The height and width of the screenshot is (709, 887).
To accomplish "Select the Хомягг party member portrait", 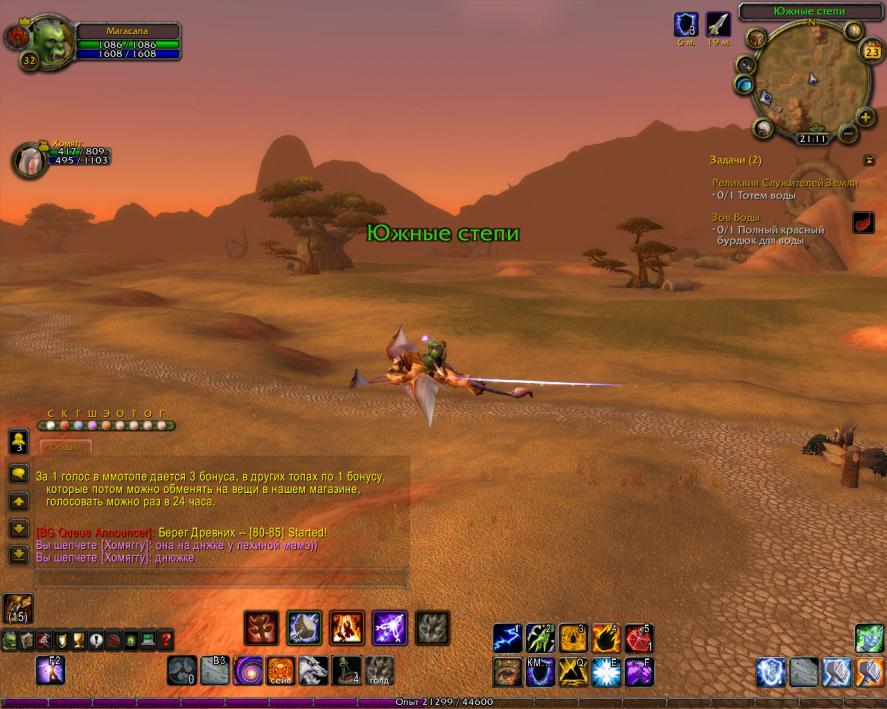I will click(29, 160).
